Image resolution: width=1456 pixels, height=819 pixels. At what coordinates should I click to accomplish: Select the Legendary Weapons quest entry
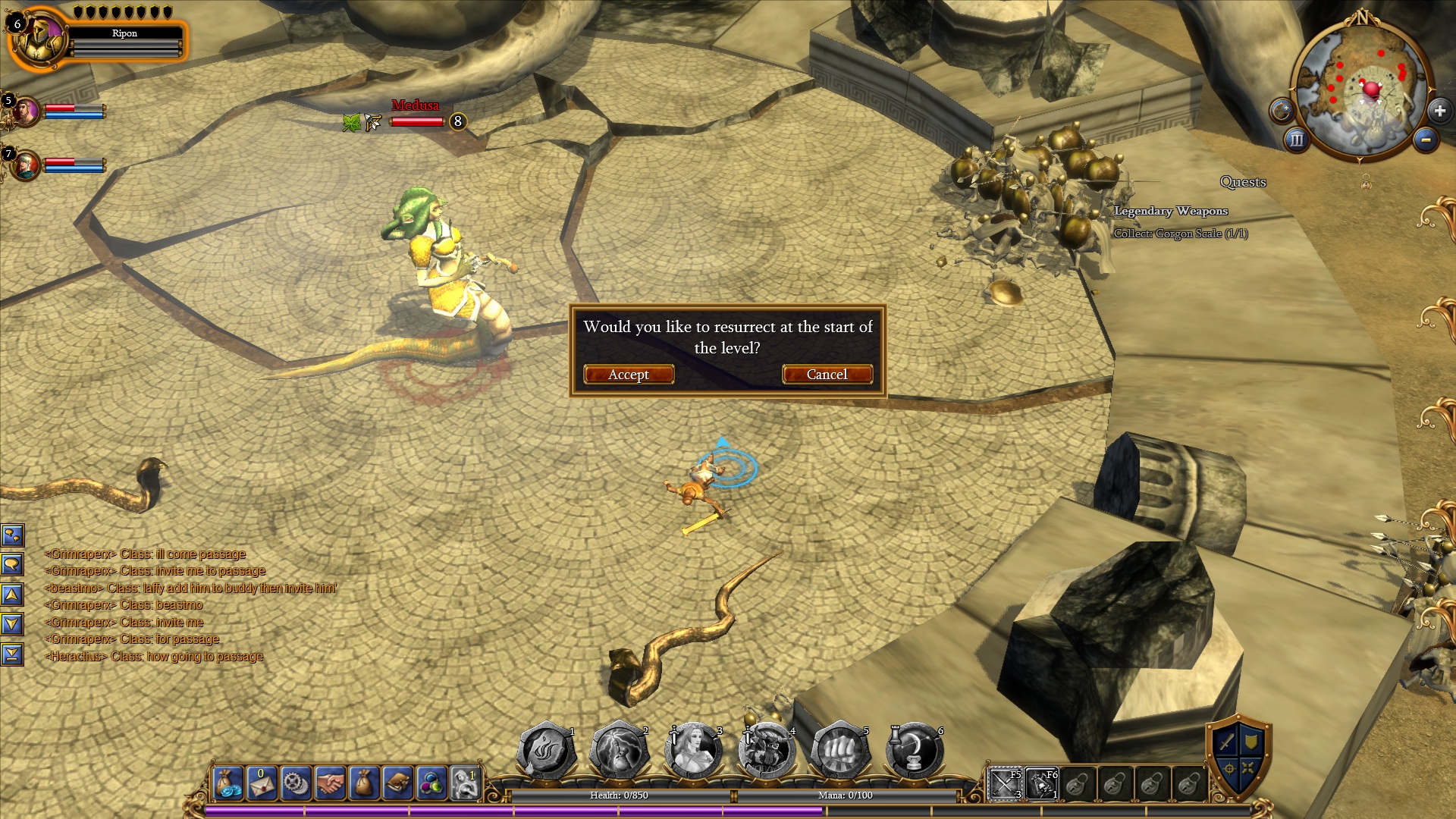click(1171, 211)
